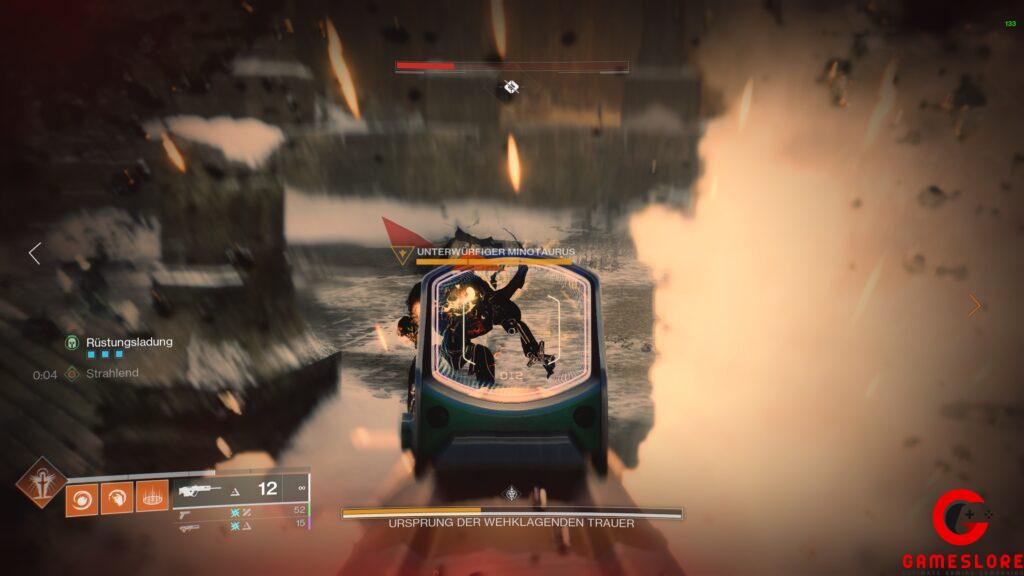Switch to the heavy weapon slot
This screenshot has height=576, width=1024.
click(x=189, y=525)
